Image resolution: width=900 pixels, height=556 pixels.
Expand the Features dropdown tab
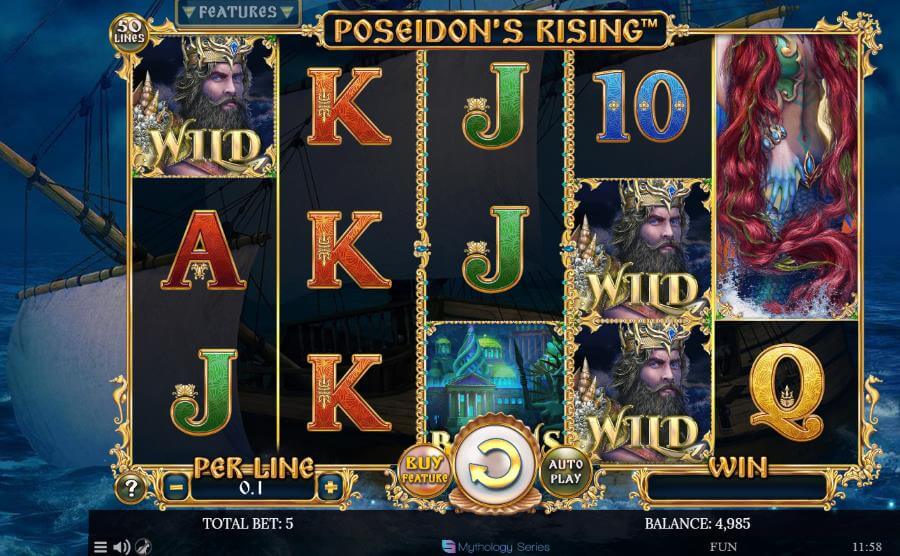click(x=237, y=13)
